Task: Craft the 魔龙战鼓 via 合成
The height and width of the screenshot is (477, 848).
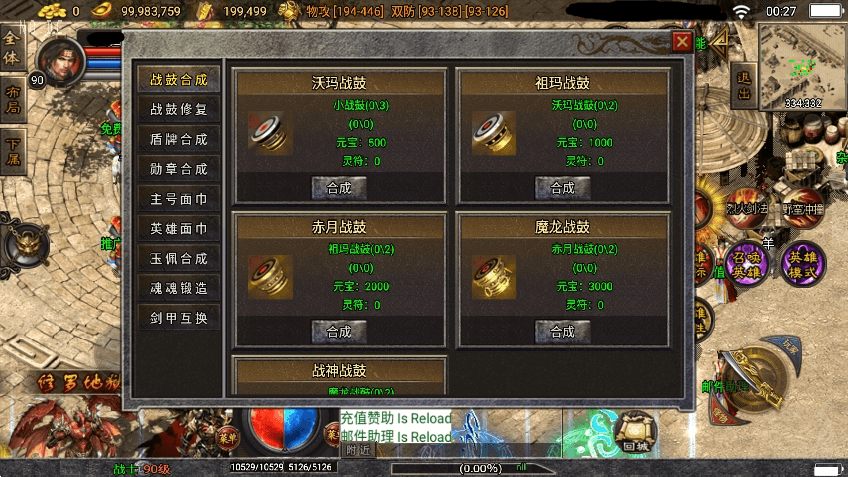Action: pos(562,331)
